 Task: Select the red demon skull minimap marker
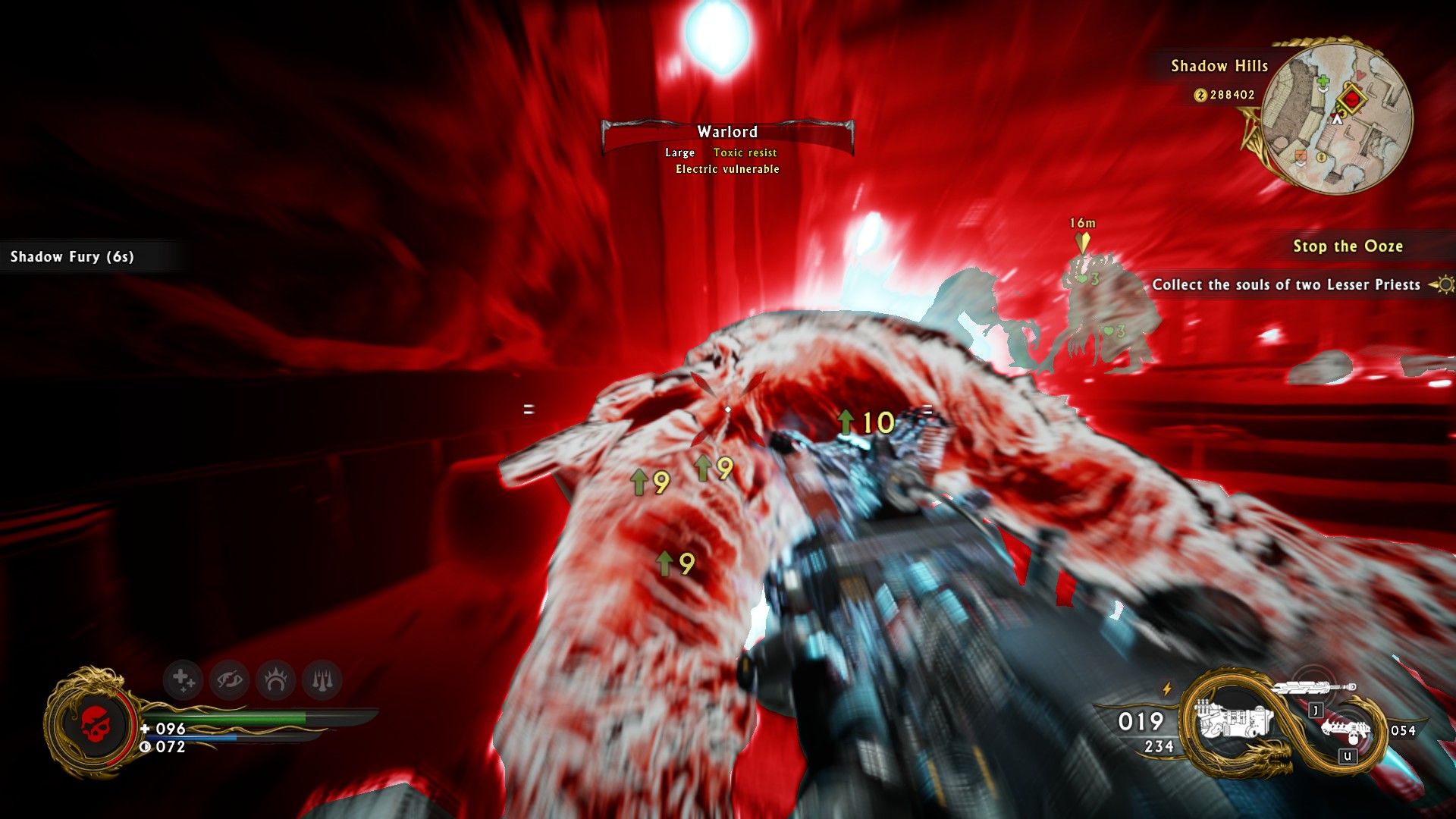point(1351,99)
